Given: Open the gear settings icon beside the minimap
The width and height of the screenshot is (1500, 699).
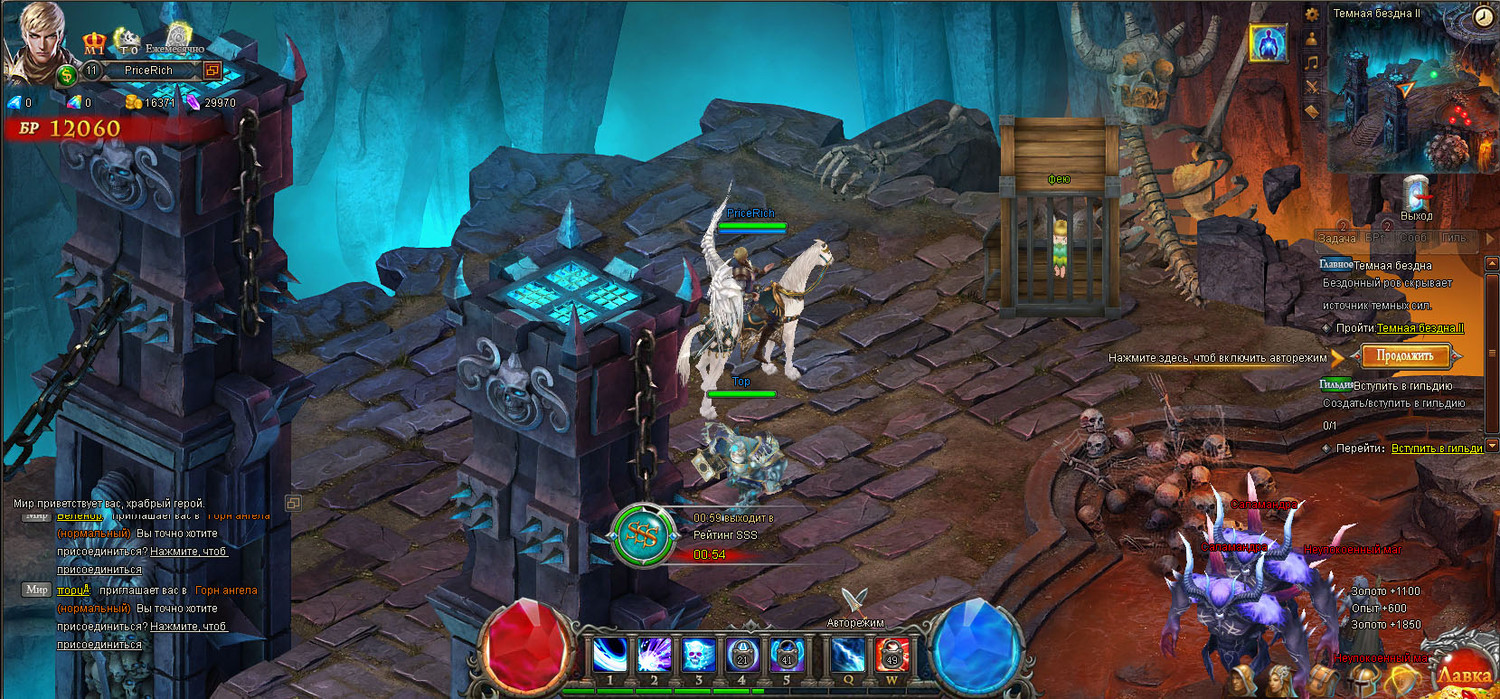Looking at the screenshot, I should pyautogui.click(x=1312, y=14).
